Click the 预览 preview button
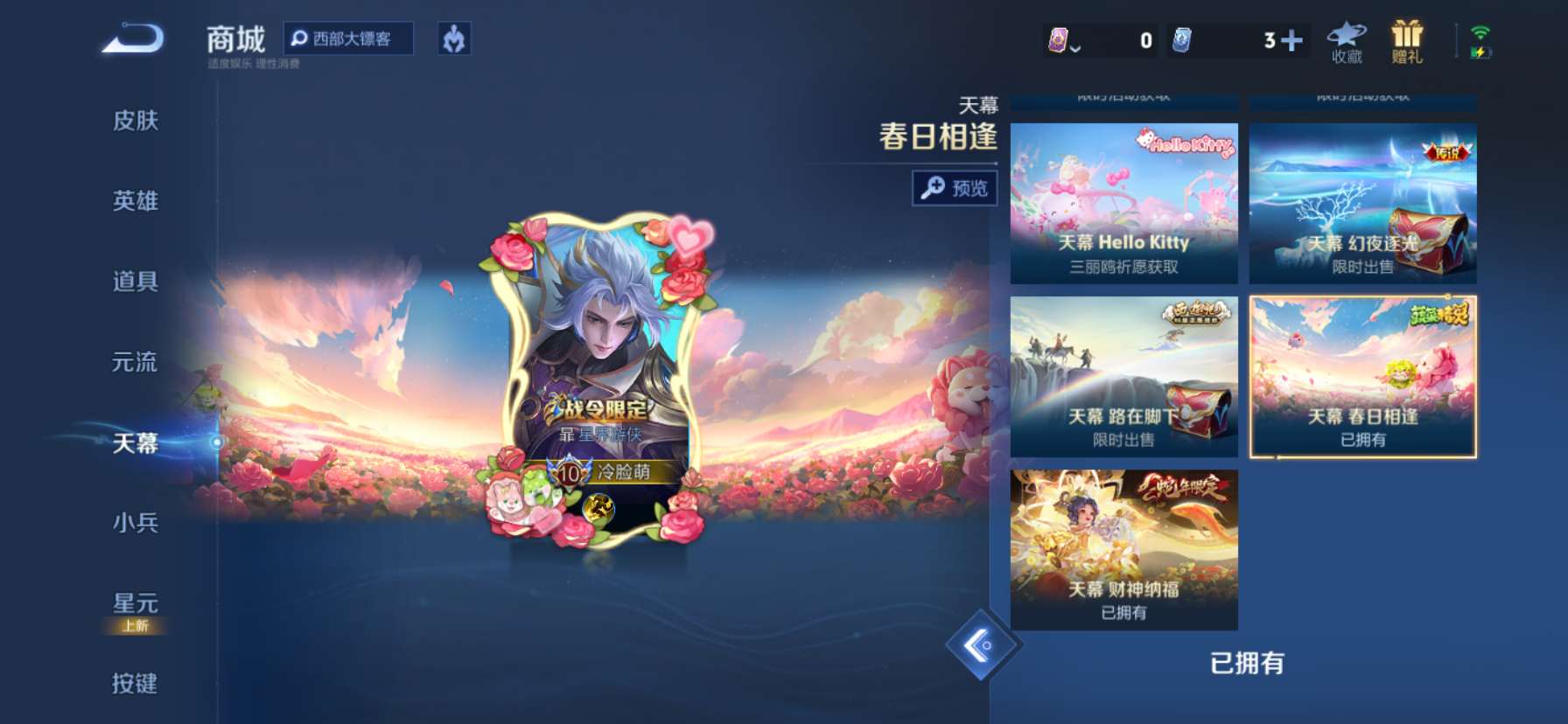Image resolution: width=1568 pixels, height=724 pixels. (x=955, y=187)
